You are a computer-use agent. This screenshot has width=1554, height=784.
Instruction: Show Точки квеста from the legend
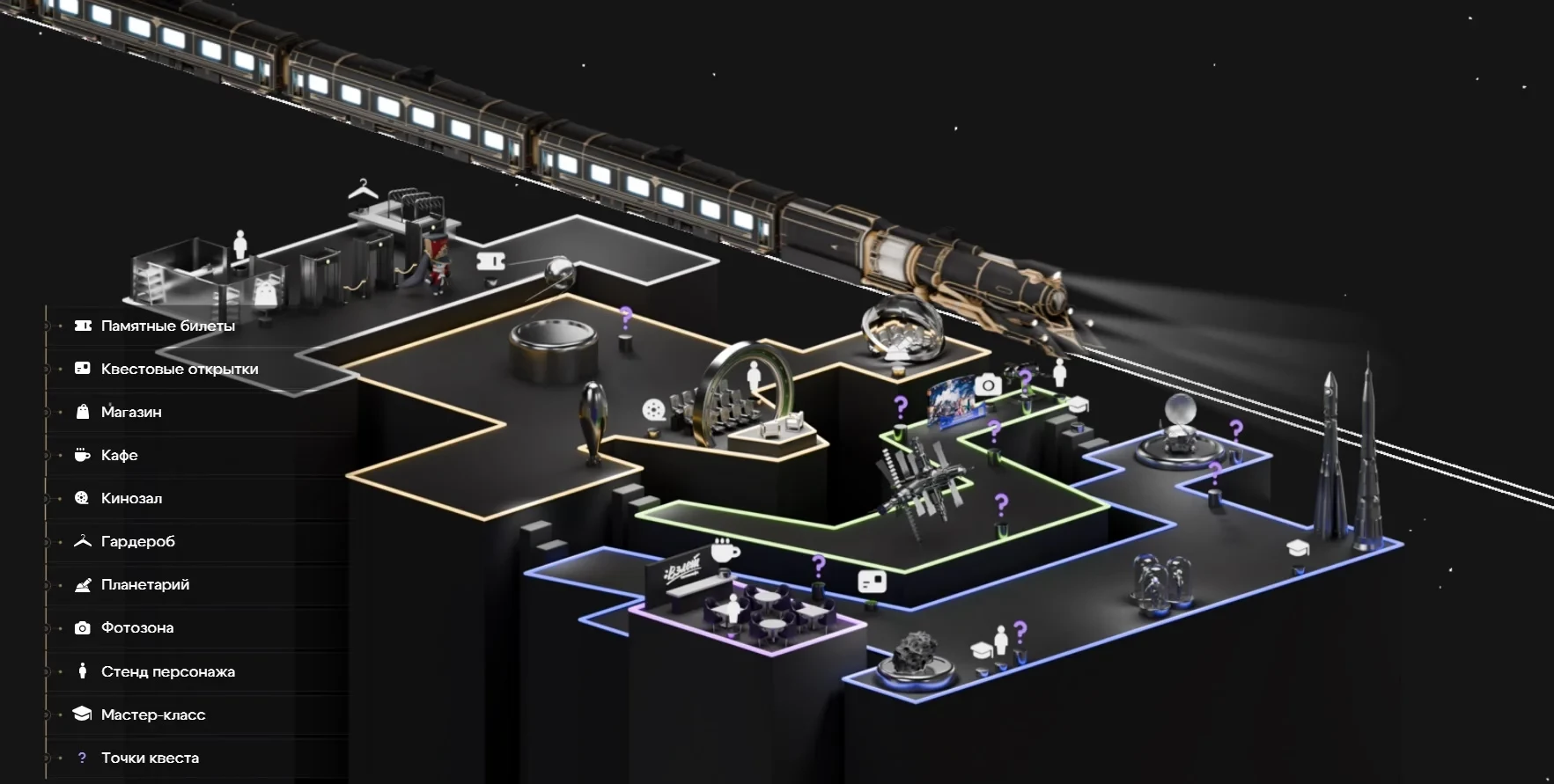pyautogui.click(x=150, y=758)
